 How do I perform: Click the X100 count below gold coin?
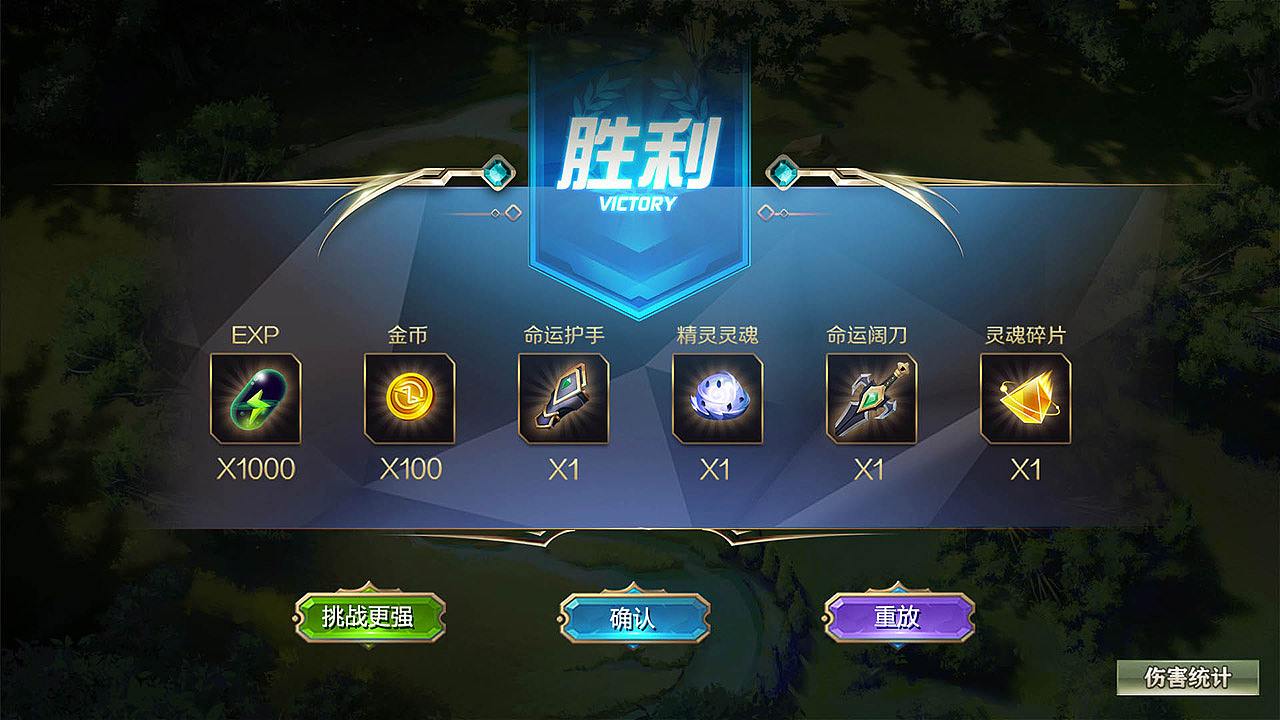click(x=408, y=467)
